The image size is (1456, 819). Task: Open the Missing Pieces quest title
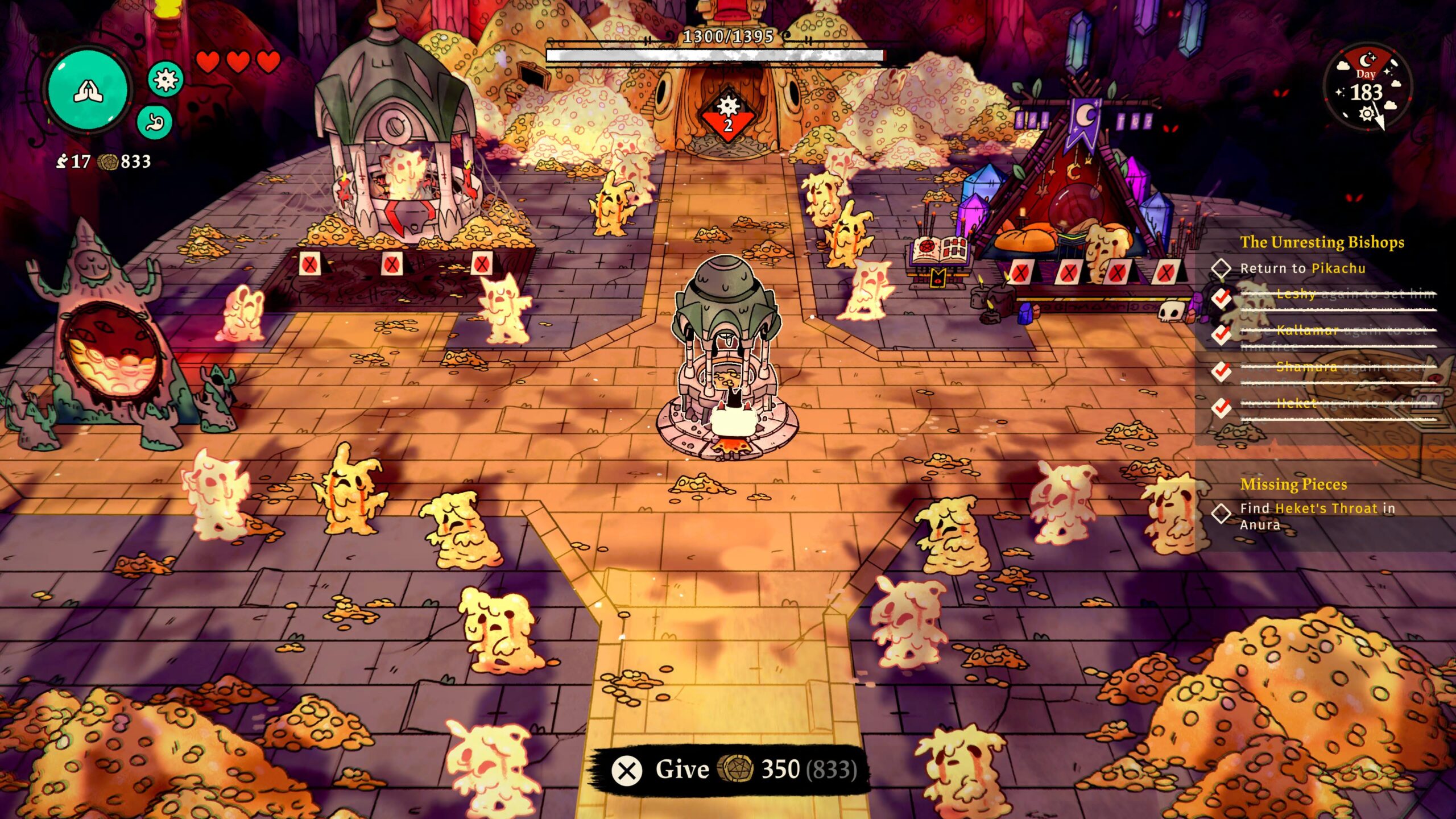1293,485
